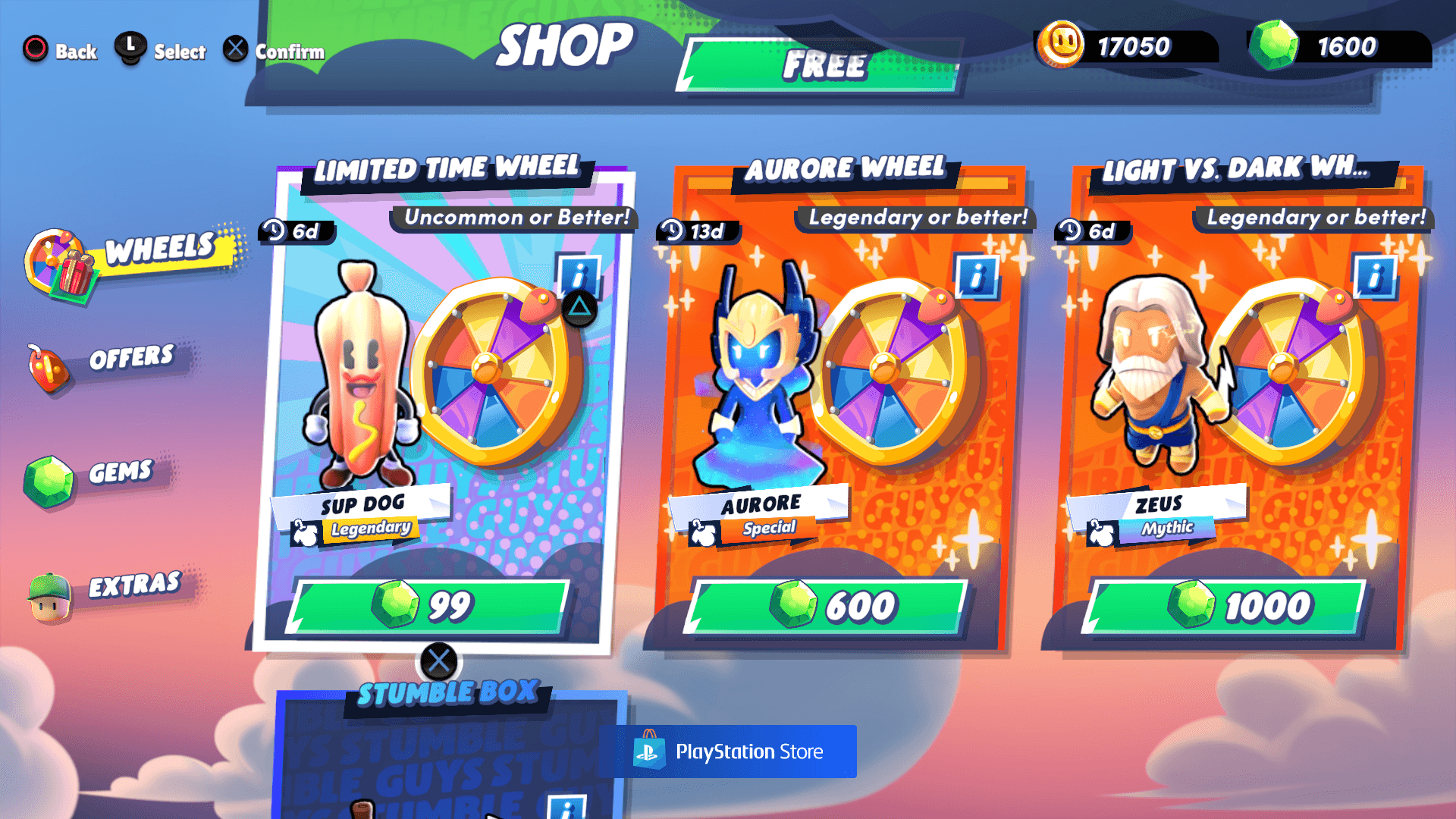Click the Back control icon
The height and width of the screenshot is (819, 1456).
click(34, 48)
